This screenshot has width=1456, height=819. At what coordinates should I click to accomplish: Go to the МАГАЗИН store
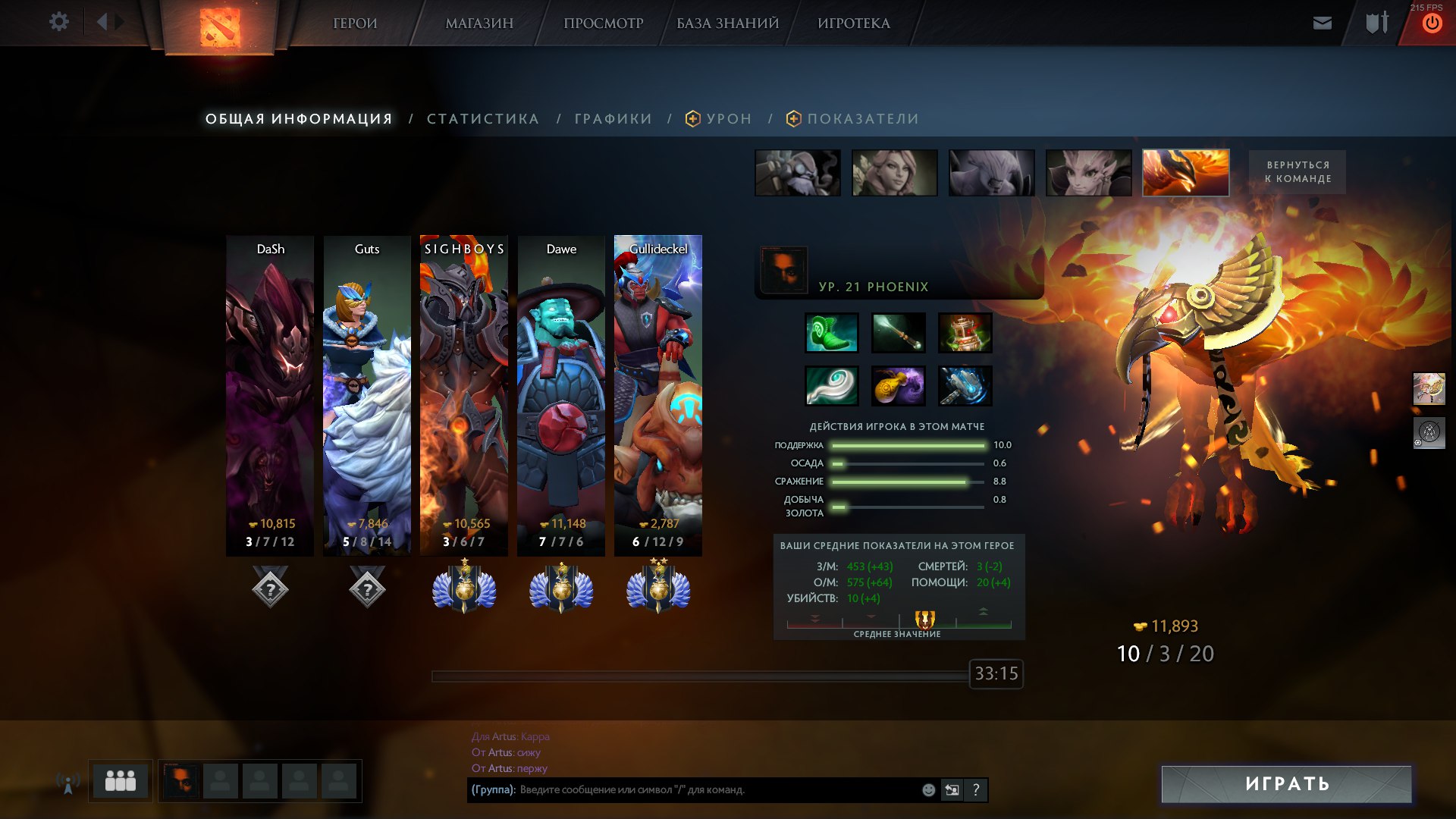(479, 24)
